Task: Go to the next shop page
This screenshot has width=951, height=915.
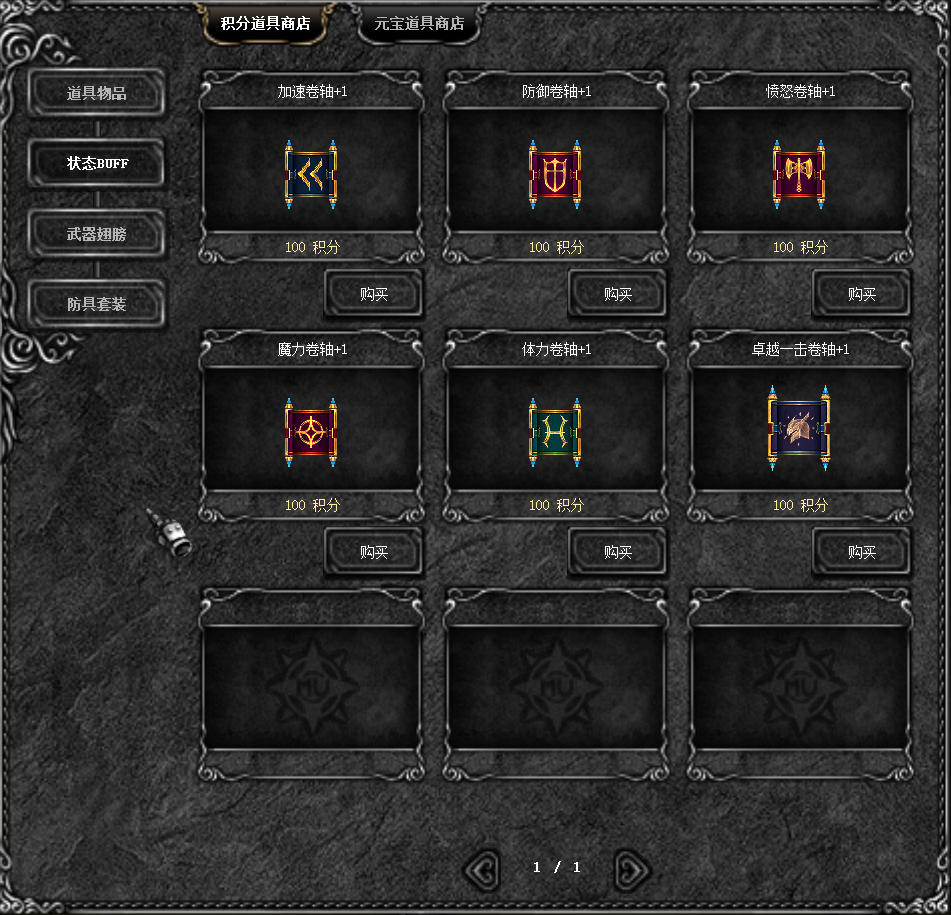Action: [631, 869]
